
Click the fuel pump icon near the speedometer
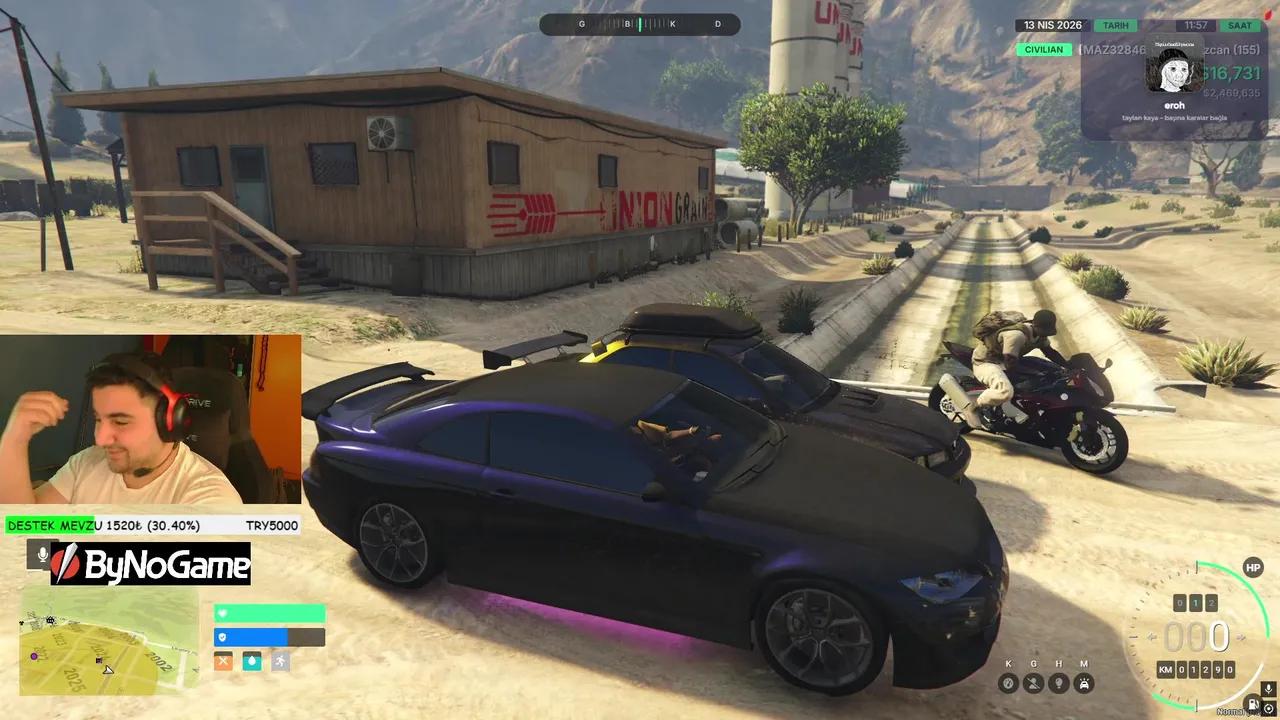(x=1253, y=702)
